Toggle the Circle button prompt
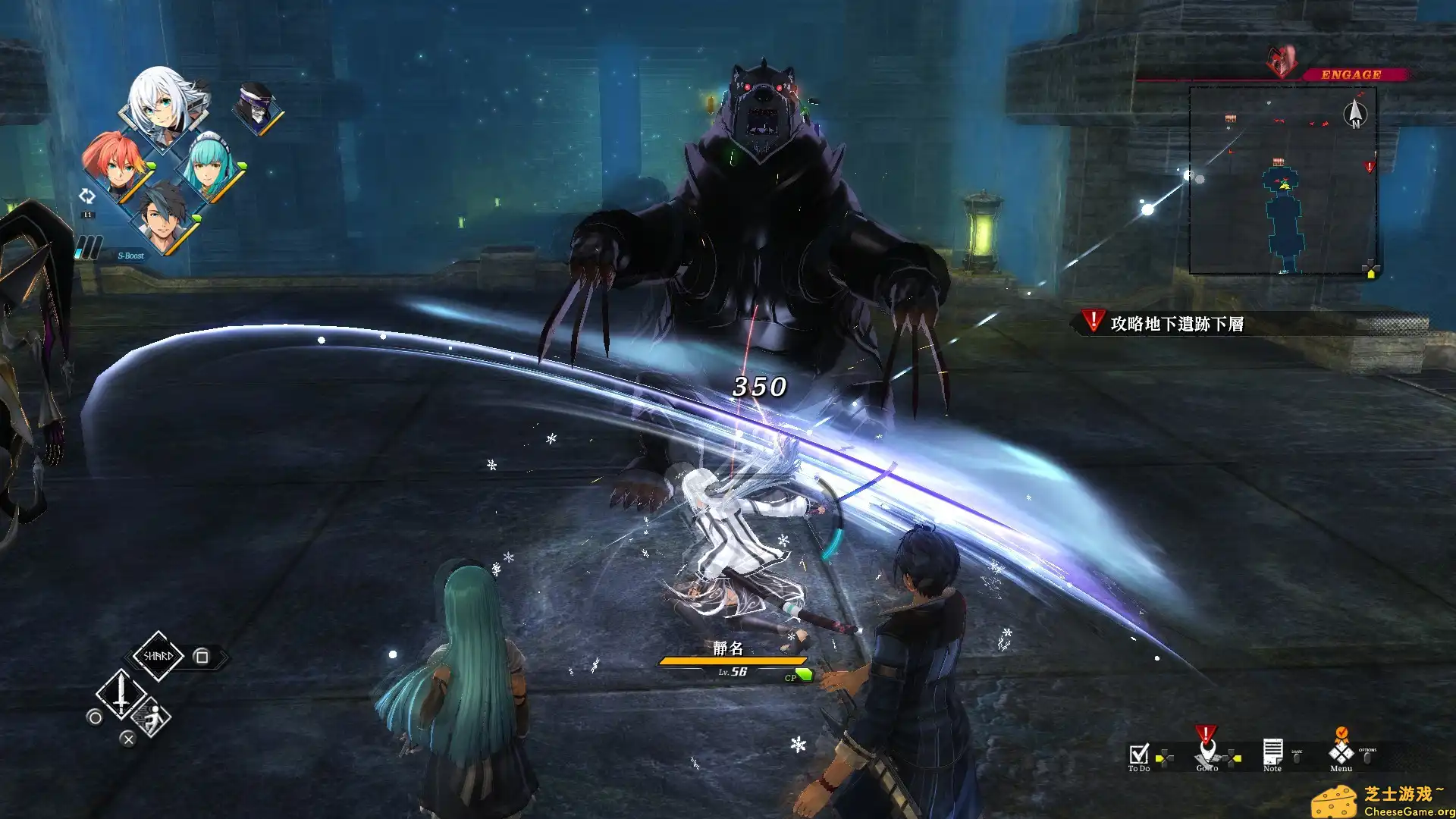The image size is (1456, 819). (x=94, y=718)
